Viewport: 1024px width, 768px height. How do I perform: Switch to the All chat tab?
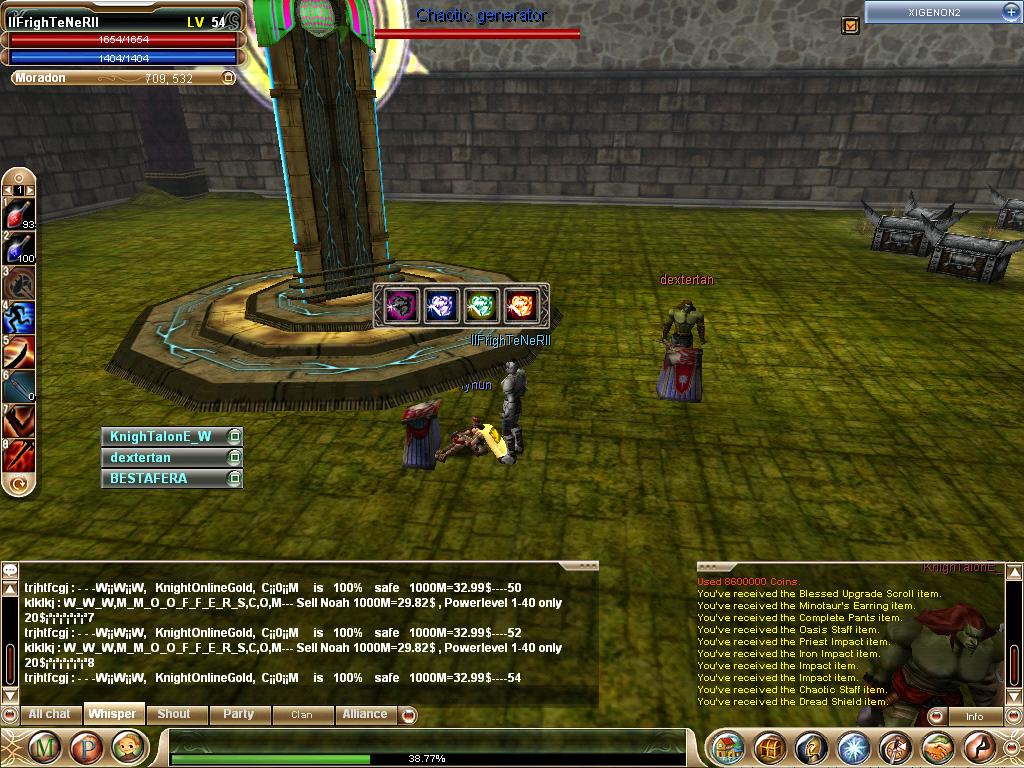point(49,714)
